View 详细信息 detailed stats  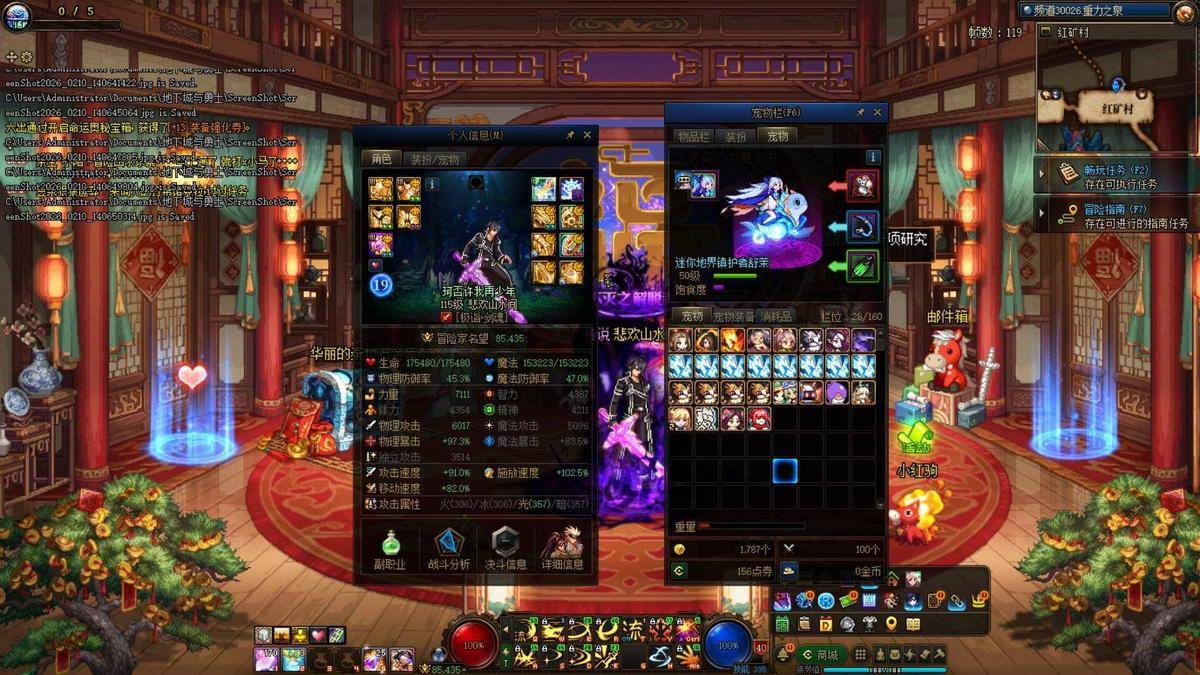pos(562,550)
